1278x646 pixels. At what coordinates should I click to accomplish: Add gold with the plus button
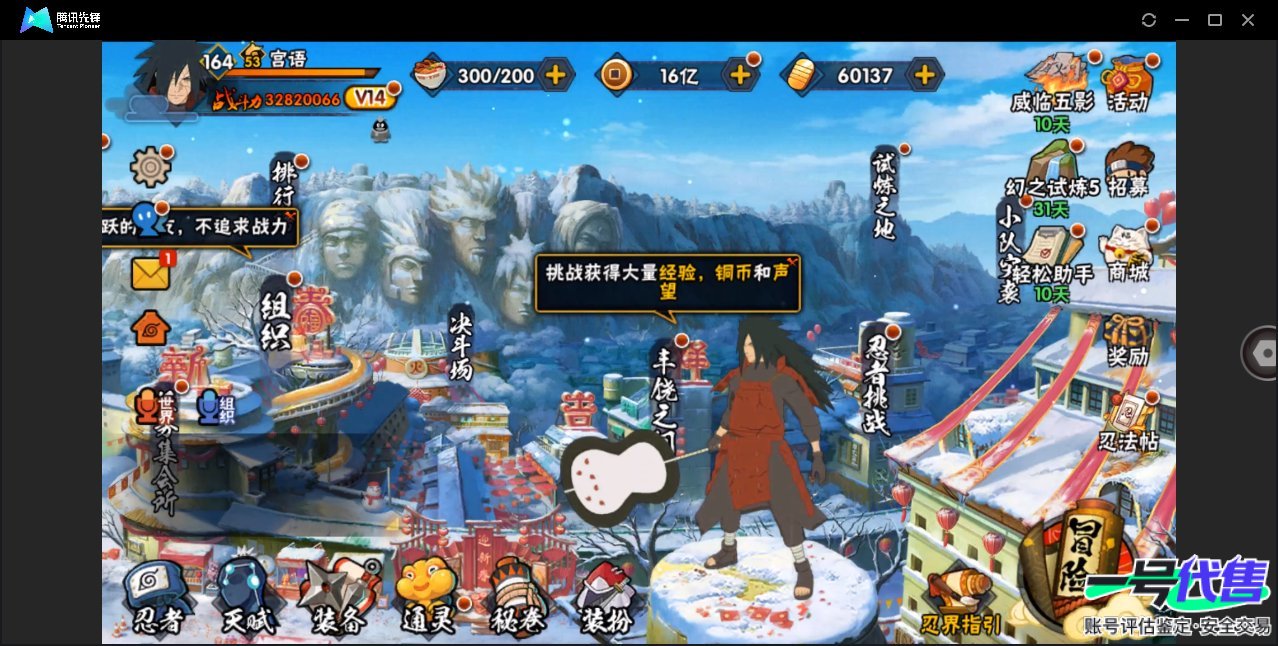[x=925, y=74]
